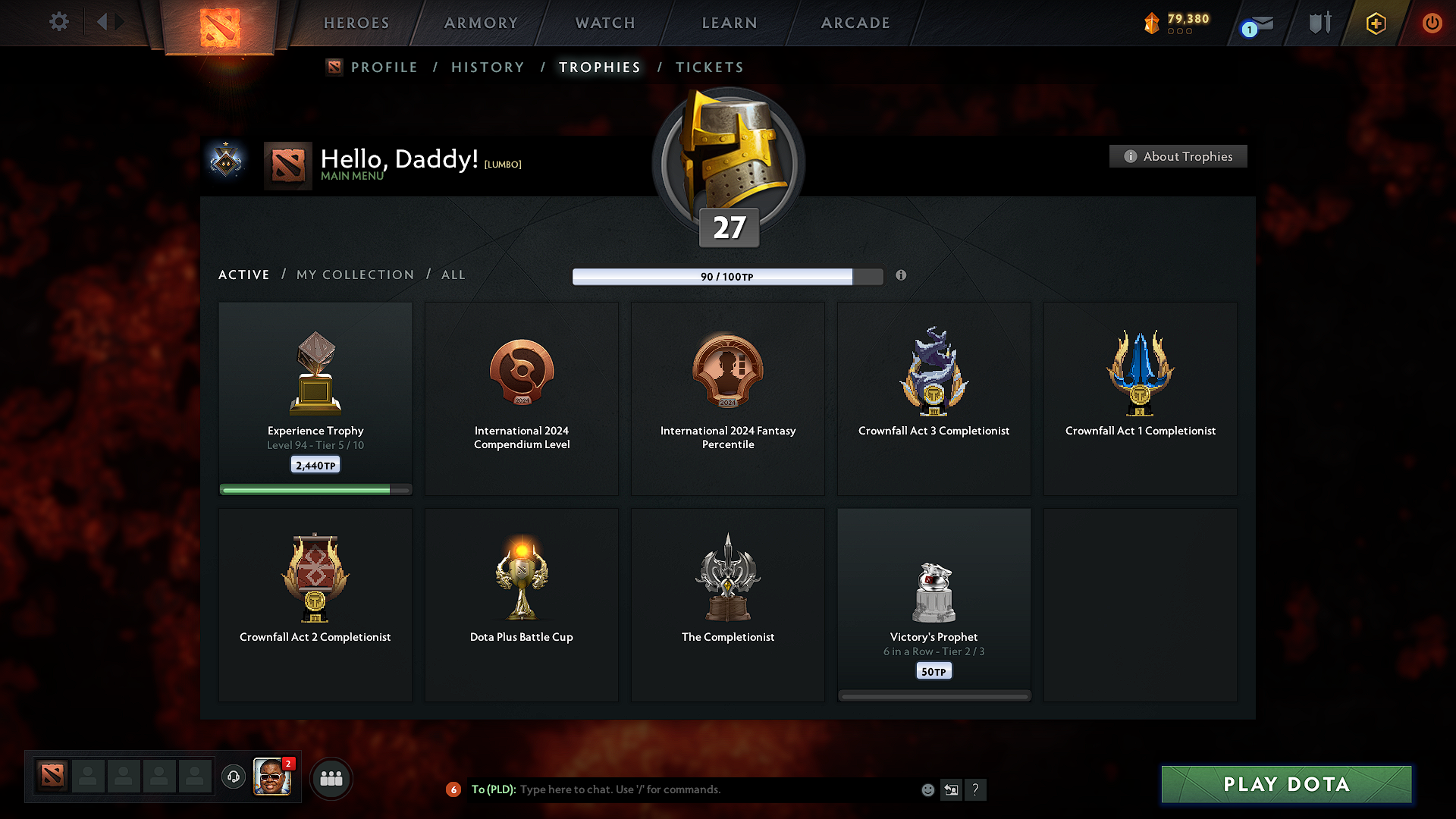This screenshot has width=1456, height=819.
Task: Open the HISTORY tab
Action: (x=488, y=67)
